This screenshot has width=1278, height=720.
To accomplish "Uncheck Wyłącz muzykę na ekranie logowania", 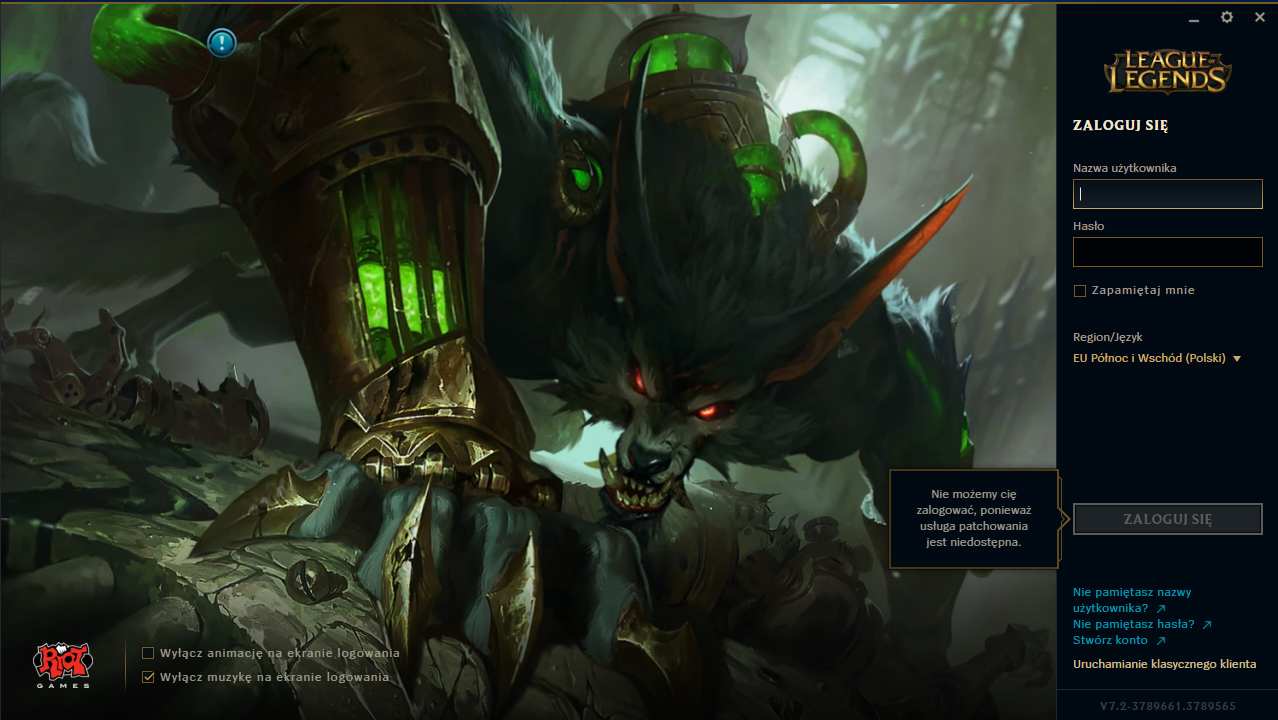I will tap(148, 677).
